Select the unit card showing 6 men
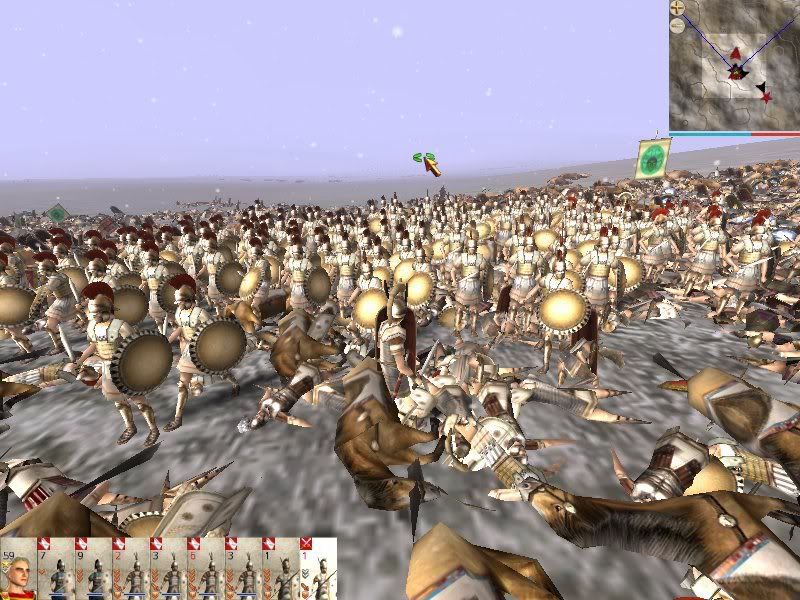Screen dimensions: 800x600 click(206, 572)
